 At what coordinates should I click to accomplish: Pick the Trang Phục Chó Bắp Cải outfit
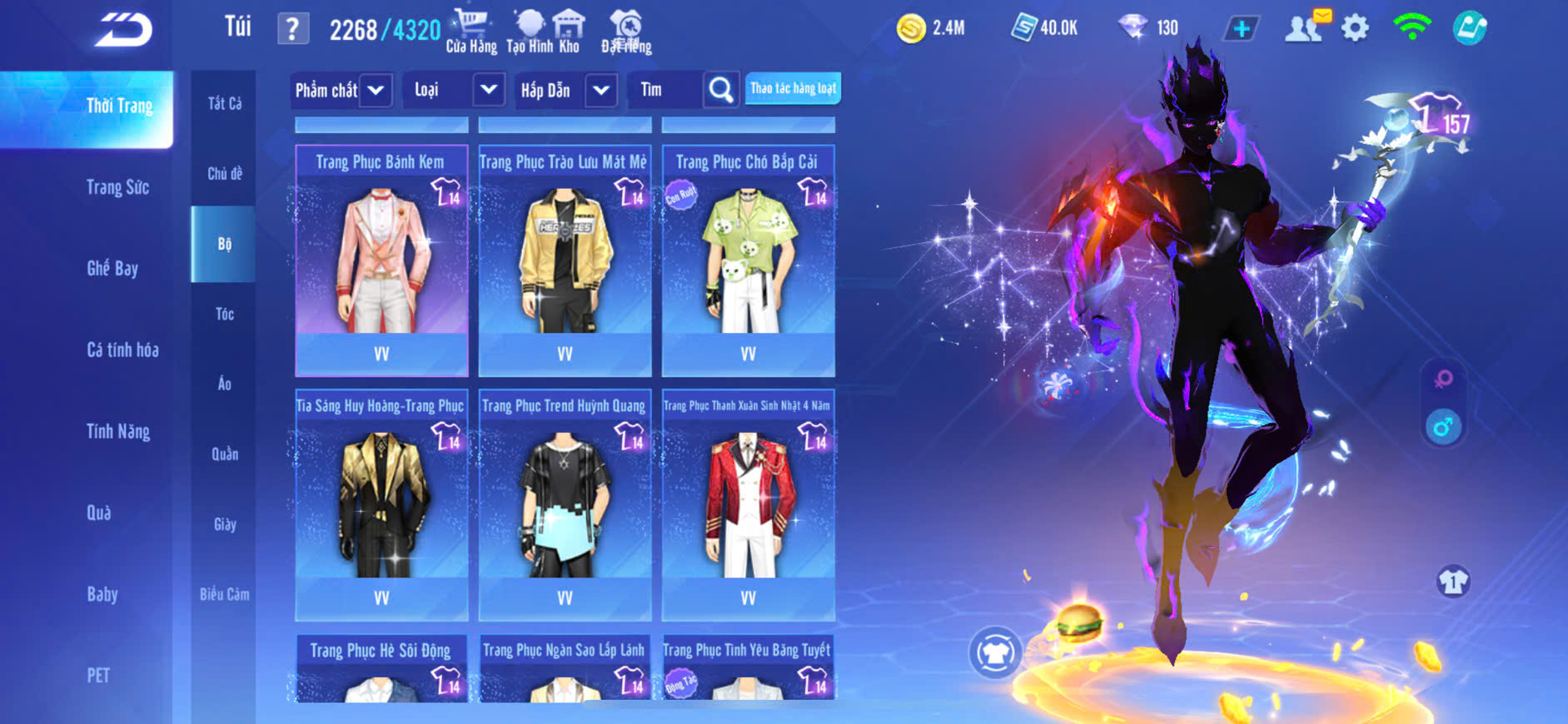(x=748, y=260)
